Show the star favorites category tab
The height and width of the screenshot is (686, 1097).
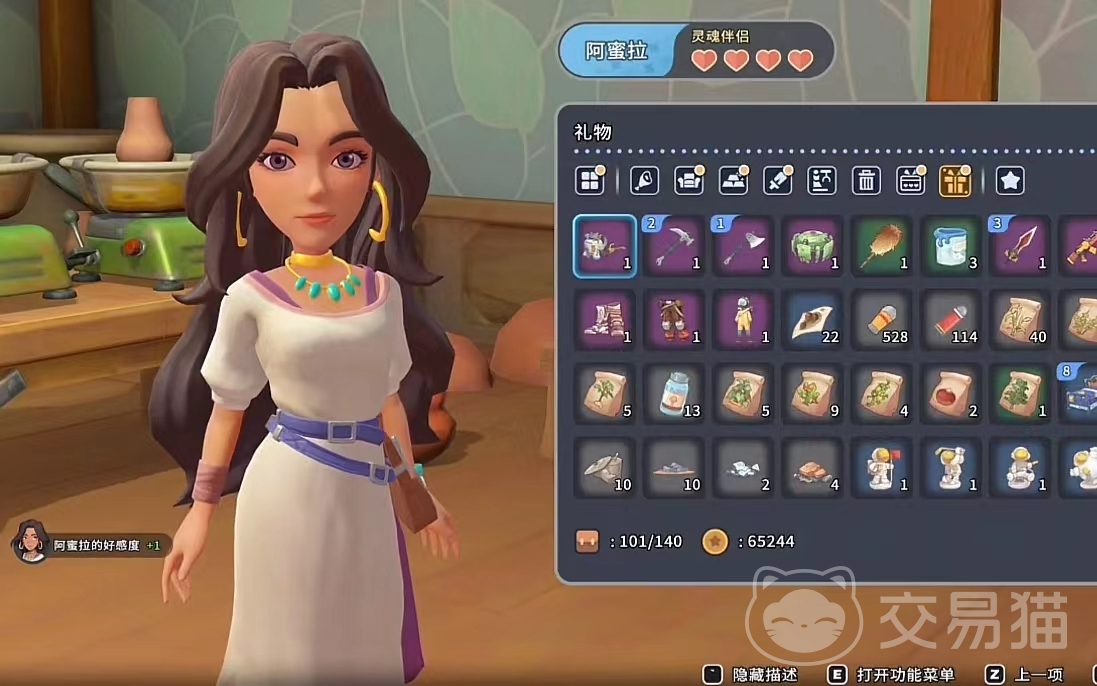click(x=1010, y=181)
